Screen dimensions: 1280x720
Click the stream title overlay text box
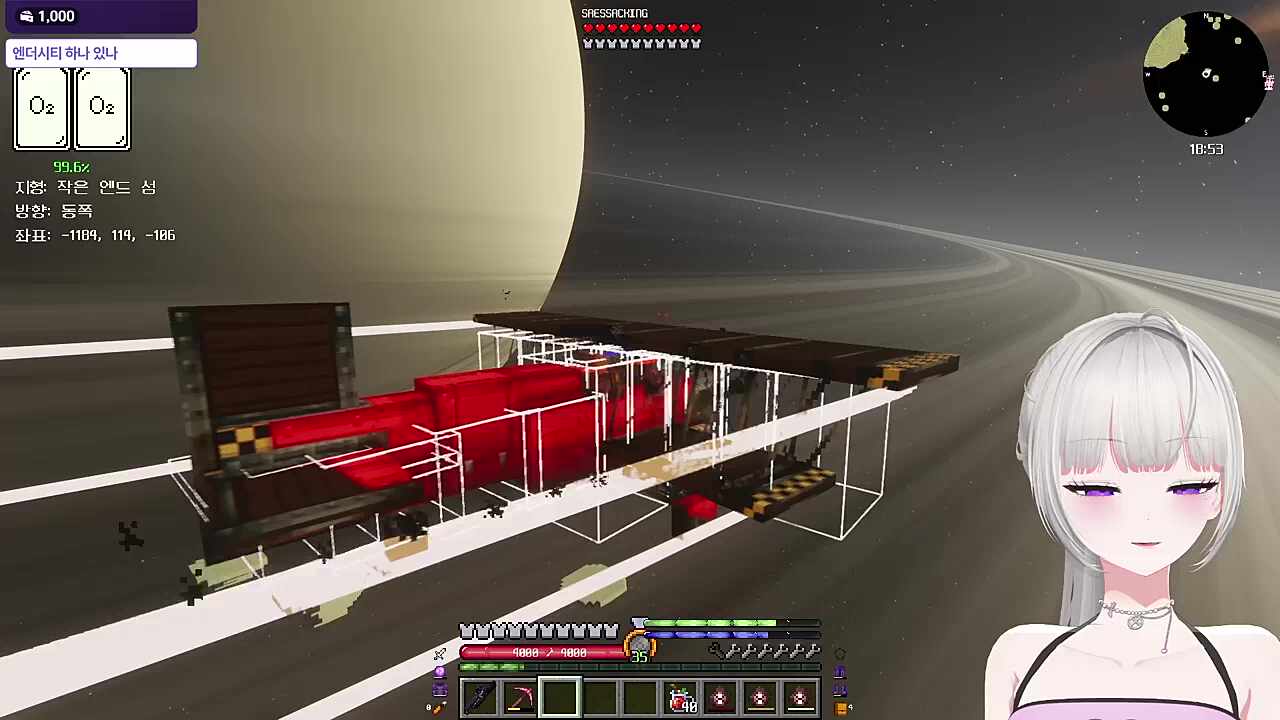101,53
